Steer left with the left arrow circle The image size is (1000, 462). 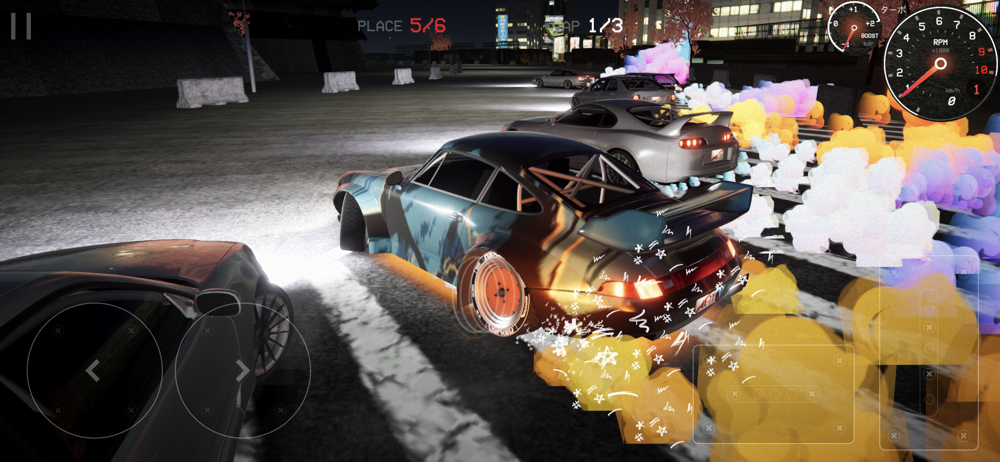94,371
